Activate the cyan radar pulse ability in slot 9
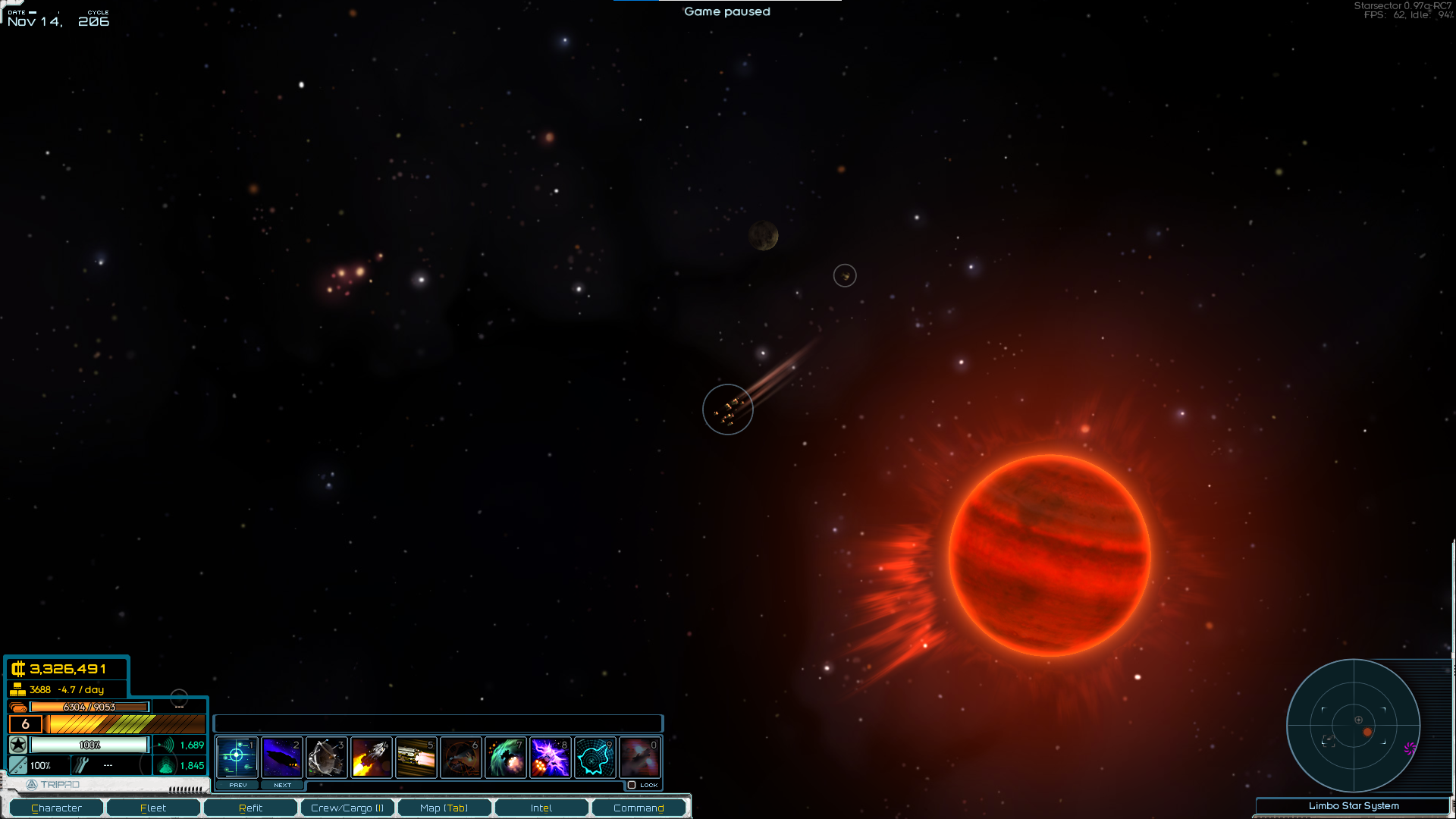Image resolution: width=1456 pixels, height=819 pixels. click(x=595, y=757)
